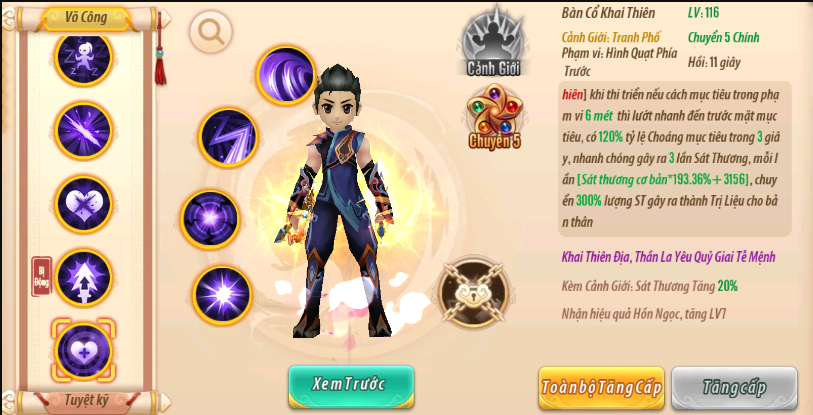The height and width of the screenshot is (415, 813).
Task: Open the Chuyển 5 gem emblem
Action: click(495, 118)
